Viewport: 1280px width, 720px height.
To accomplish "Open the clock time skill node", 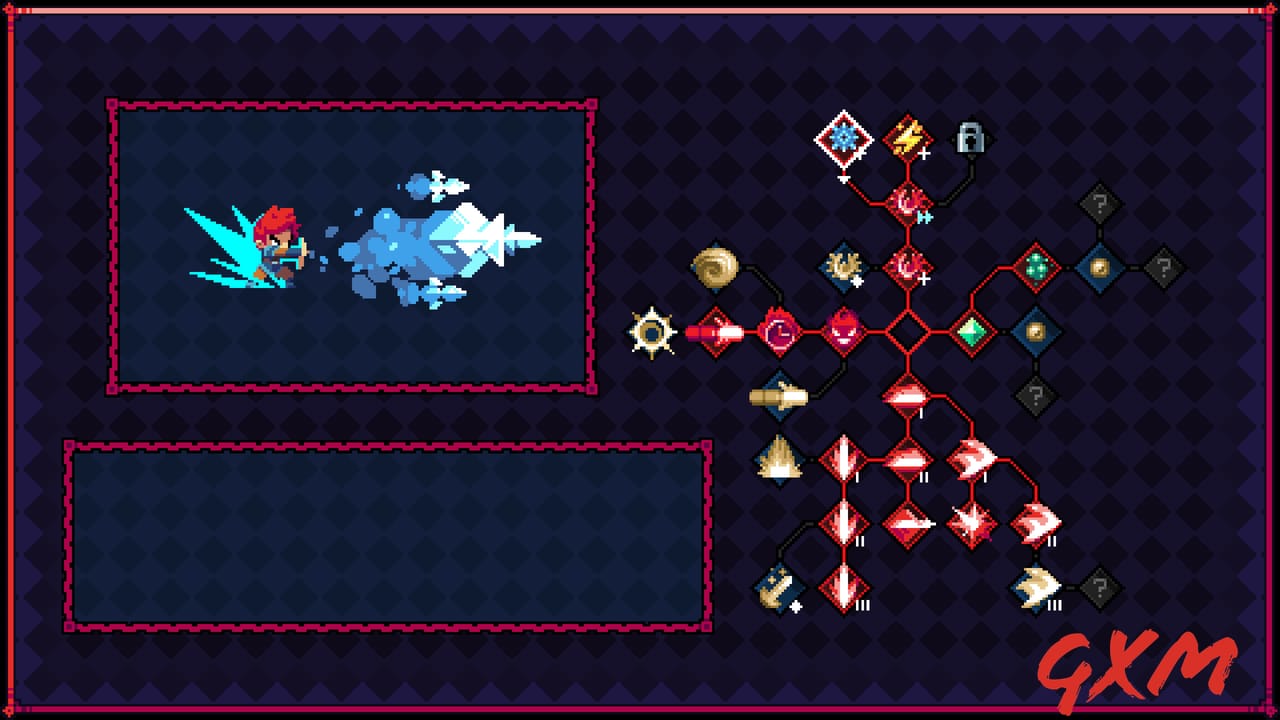I will click(778, 330).
